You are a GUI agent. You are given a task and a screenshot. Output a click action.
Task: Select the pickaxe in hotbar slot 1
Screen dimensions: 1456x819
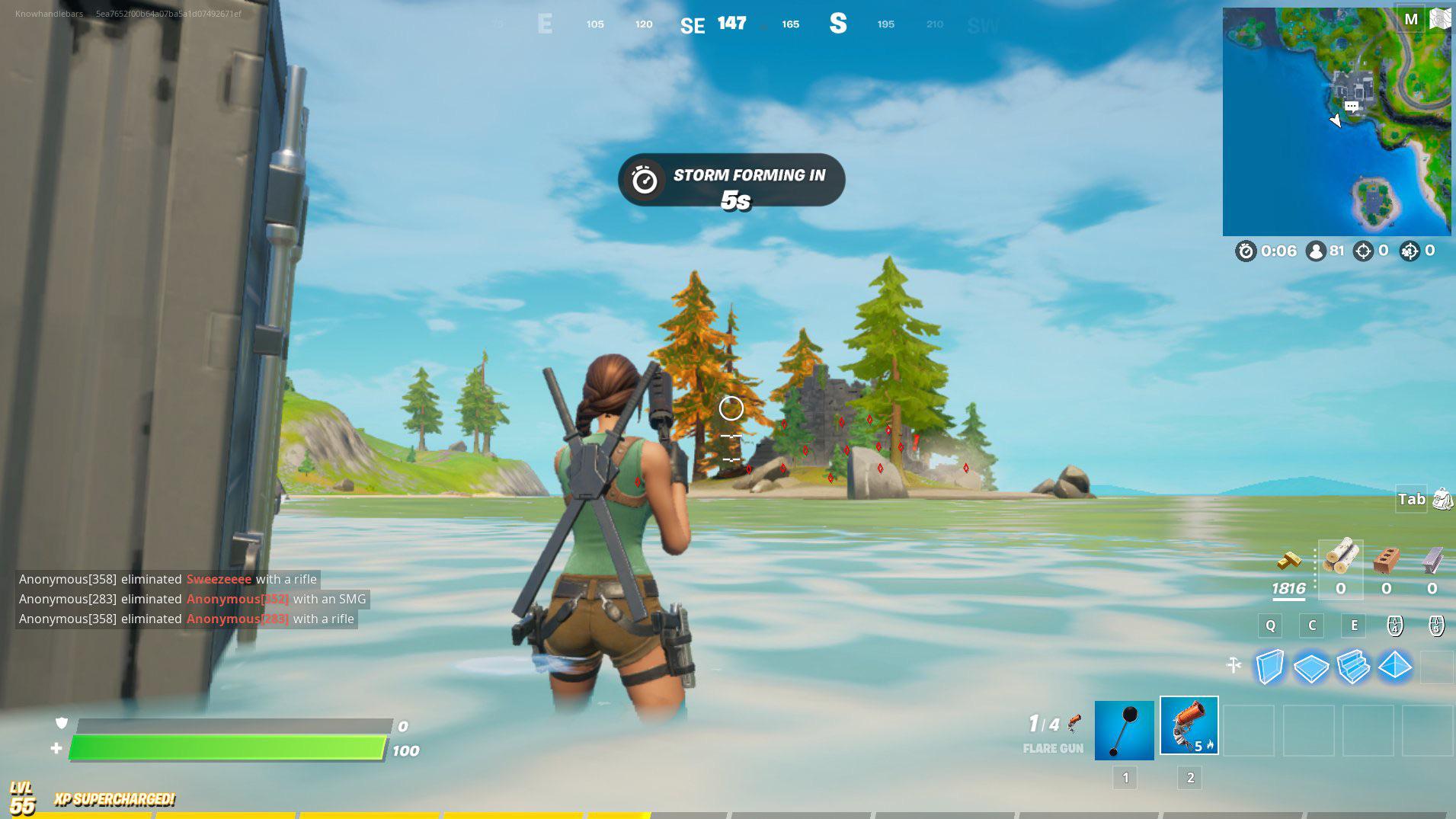[1125, 729]
